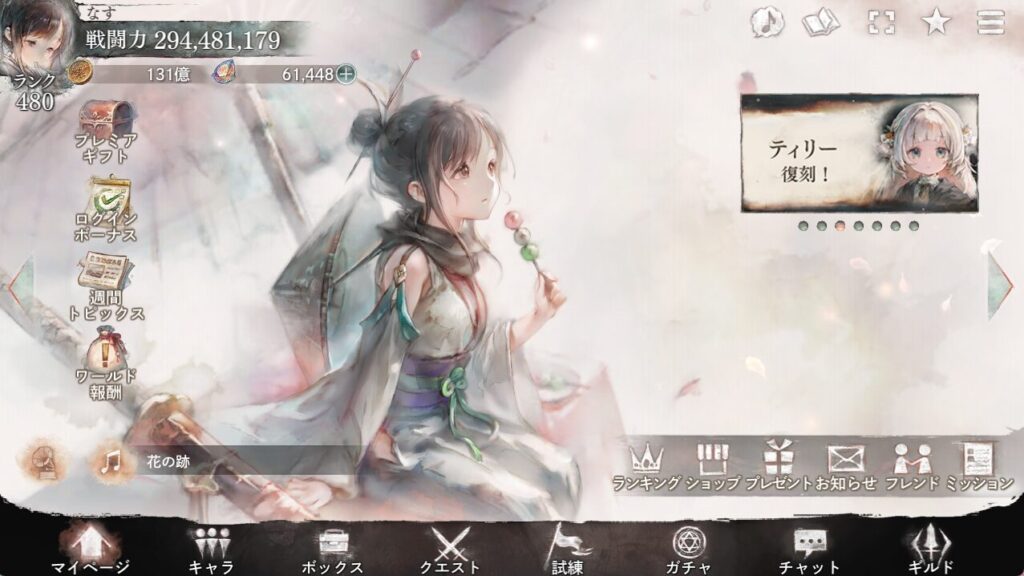Open the ティリー復刻 event banner
This screenshot has height=576, width=1024.
tap(859, 153)
